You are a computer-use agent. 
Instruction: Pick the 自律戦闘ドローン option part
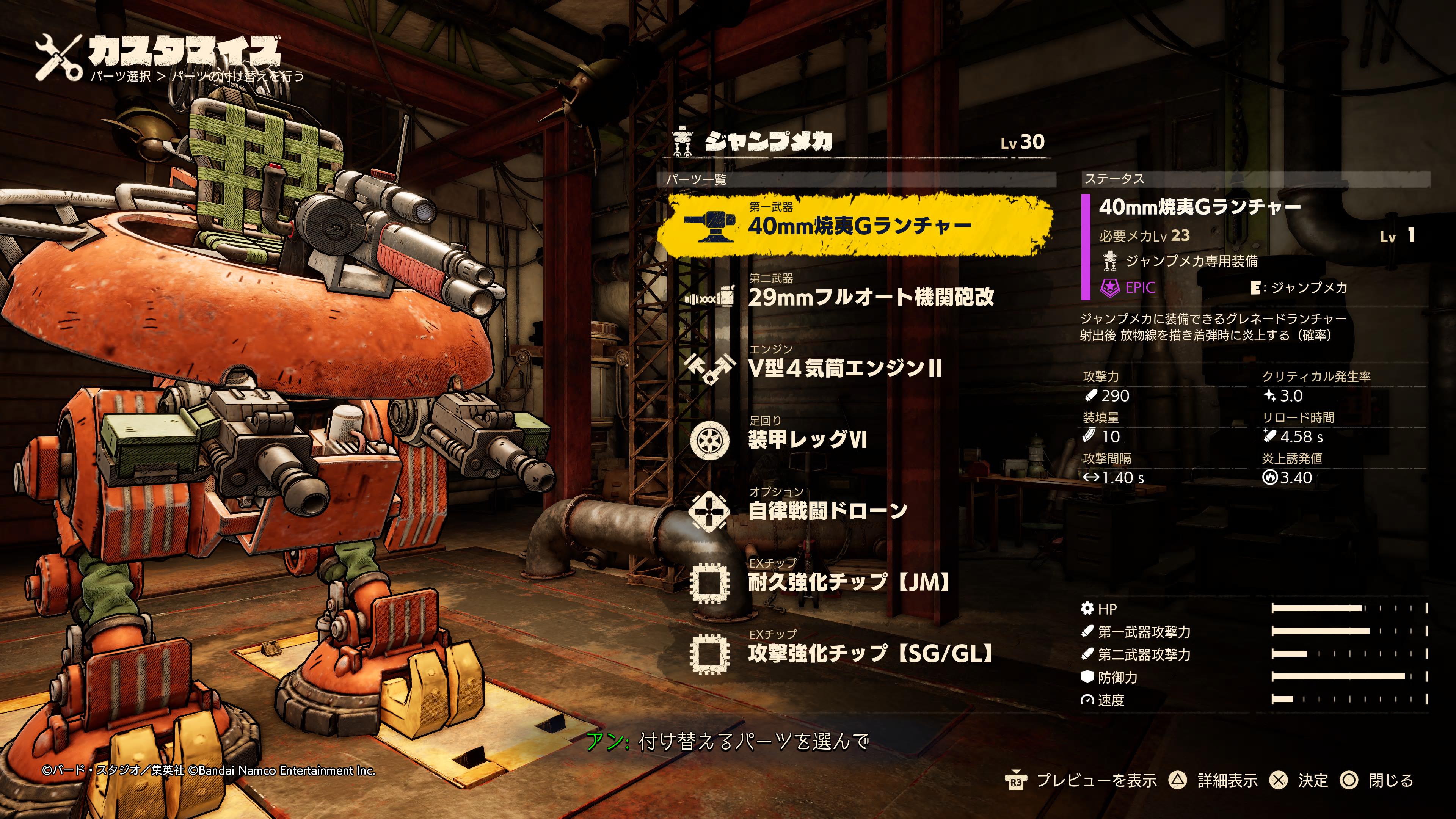pyautogui.click(x=827, y=510)
